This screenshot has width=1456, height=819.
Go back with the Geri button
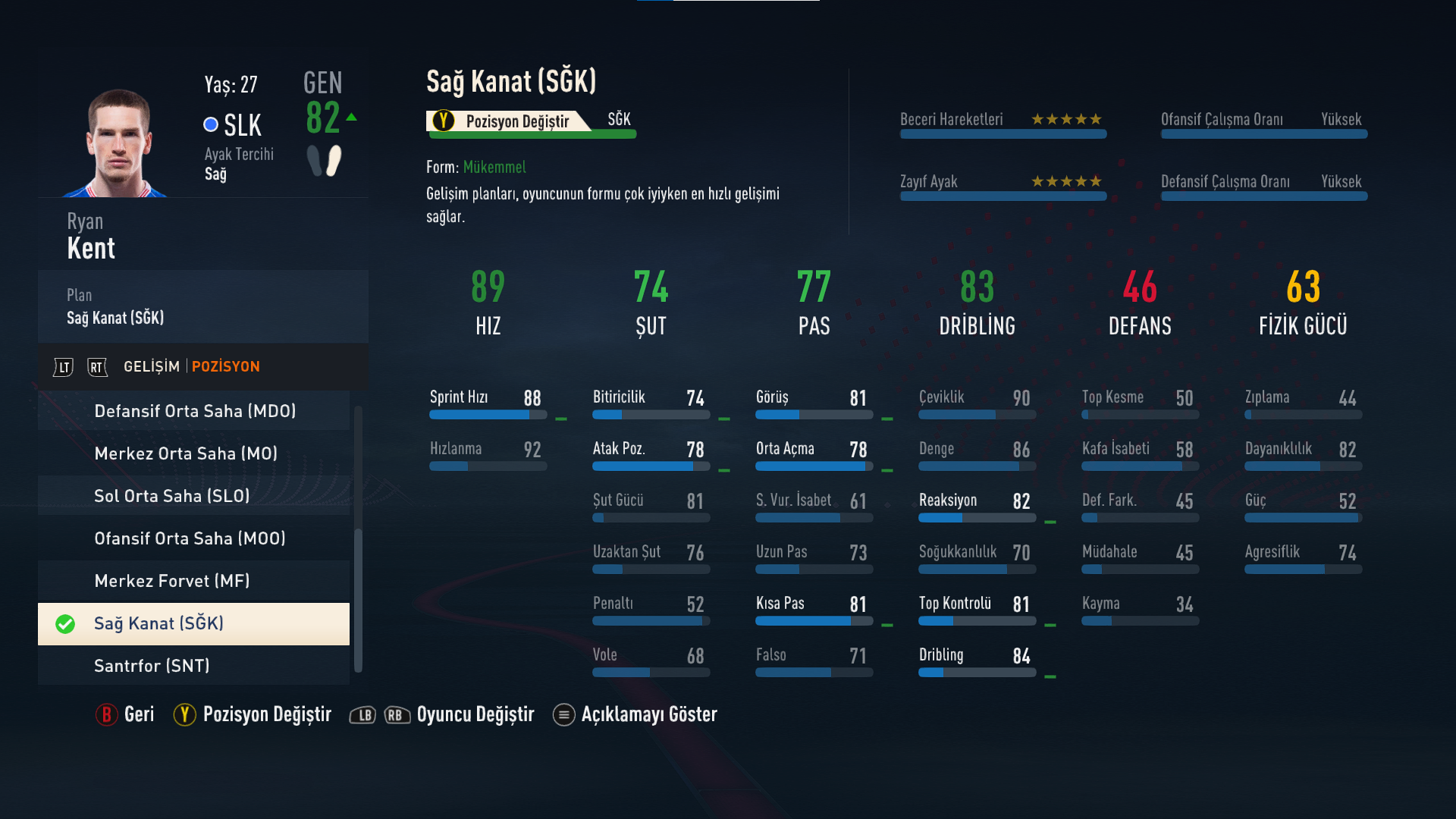(x=126, y=714)
